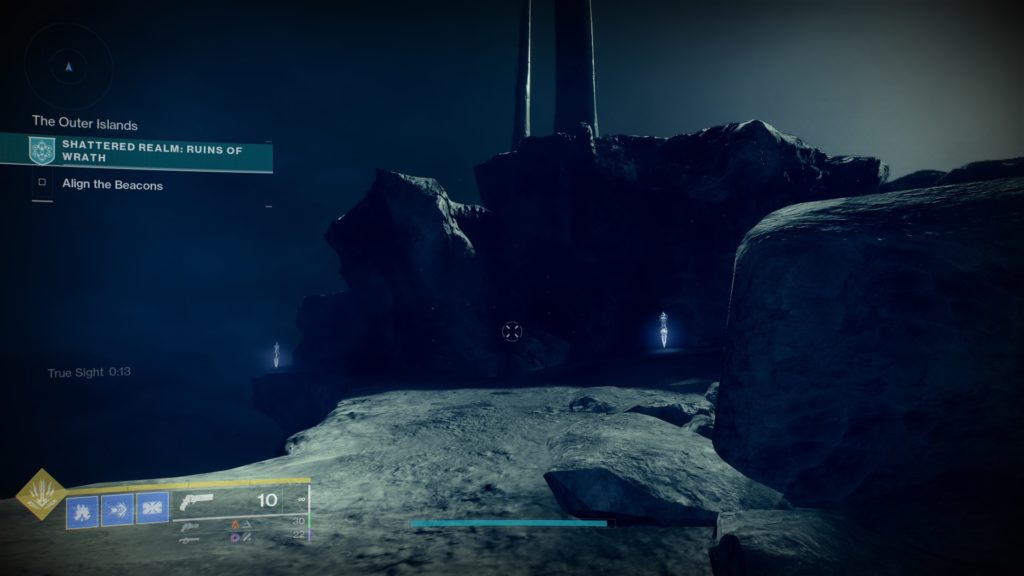Viewport: 1024px width, 576px height.
Task: Activate the golden diamond super ability icon
Action: click(41, 494)
